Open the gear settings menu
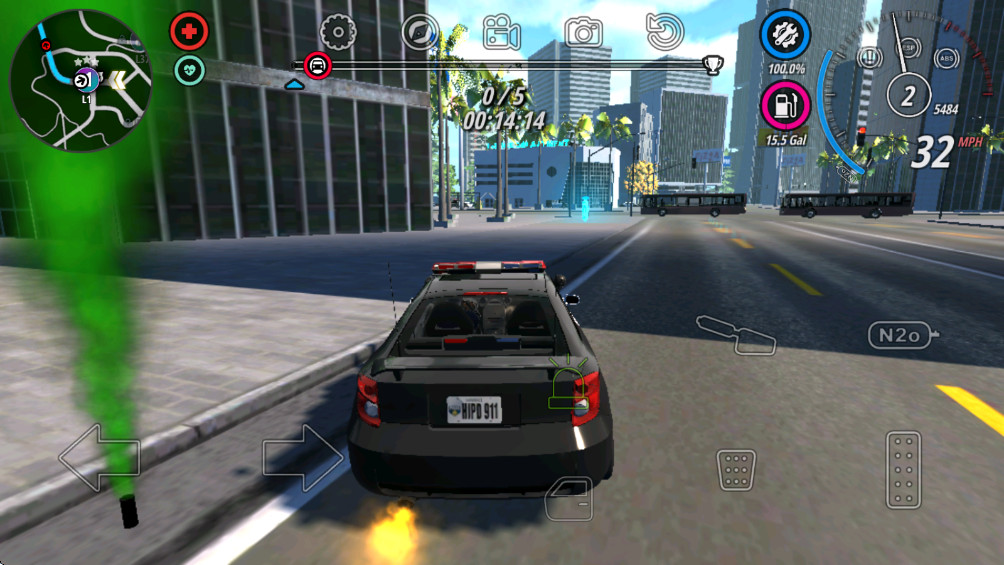This screenshot has height=565, width=1004. (x=338, y=32)
